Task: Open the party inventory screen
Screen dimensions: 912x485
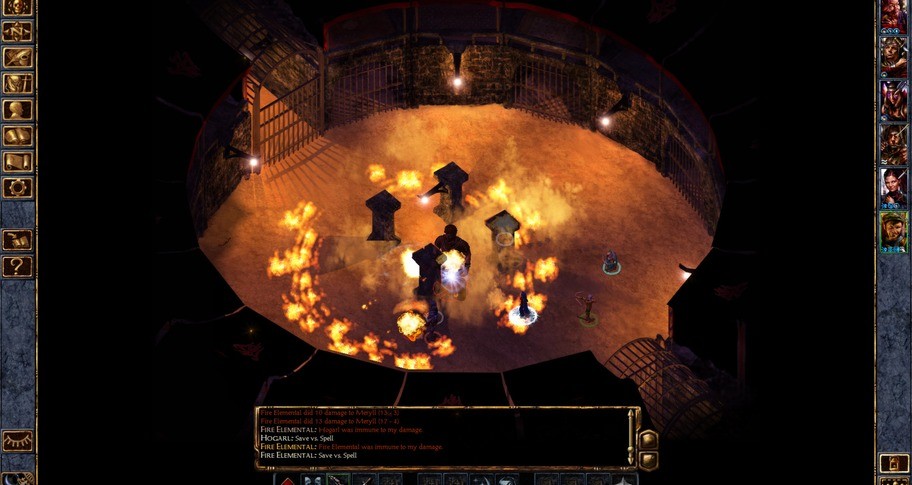Action: [x=18, y=83]
